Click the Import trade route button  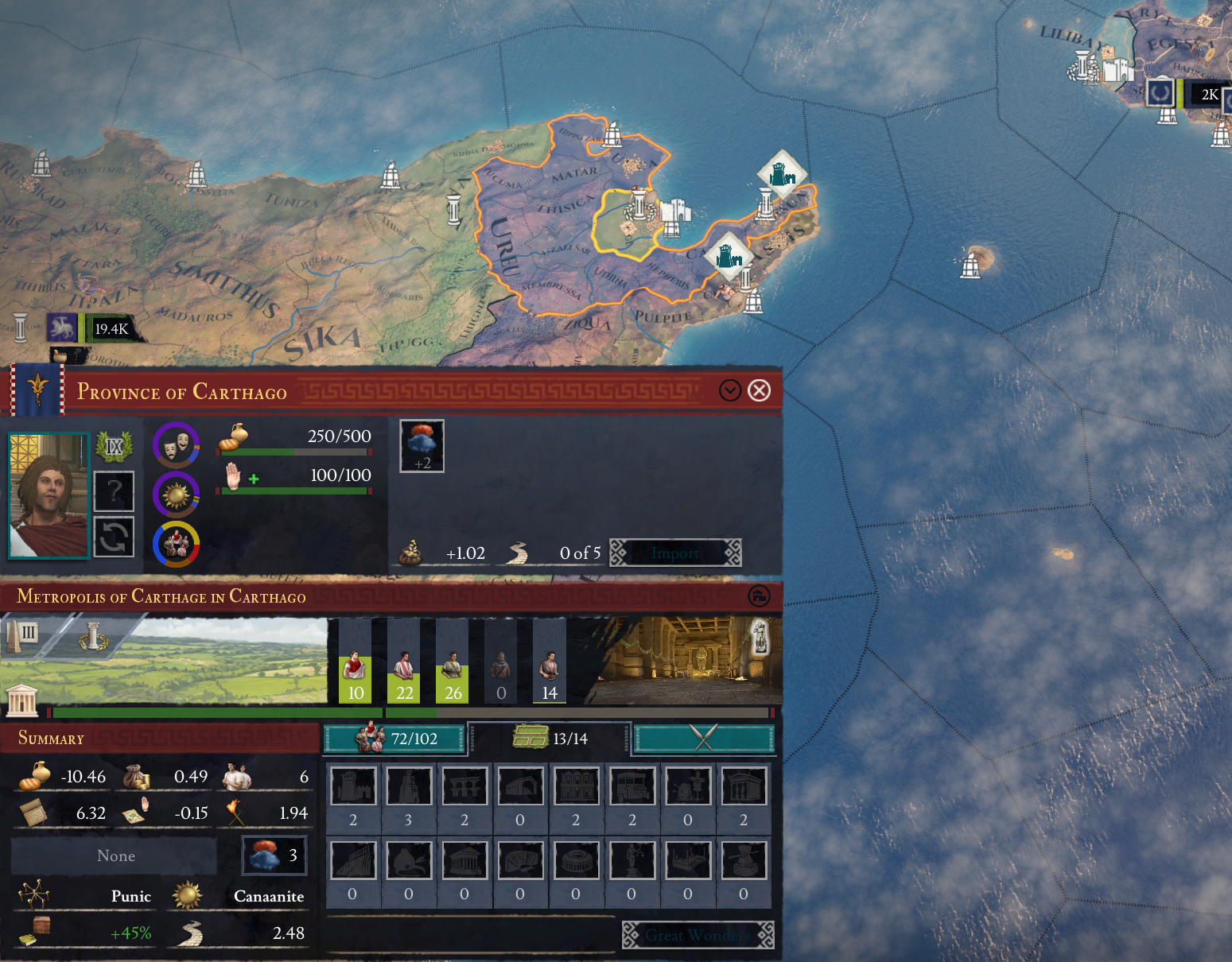tap(675, 553)
